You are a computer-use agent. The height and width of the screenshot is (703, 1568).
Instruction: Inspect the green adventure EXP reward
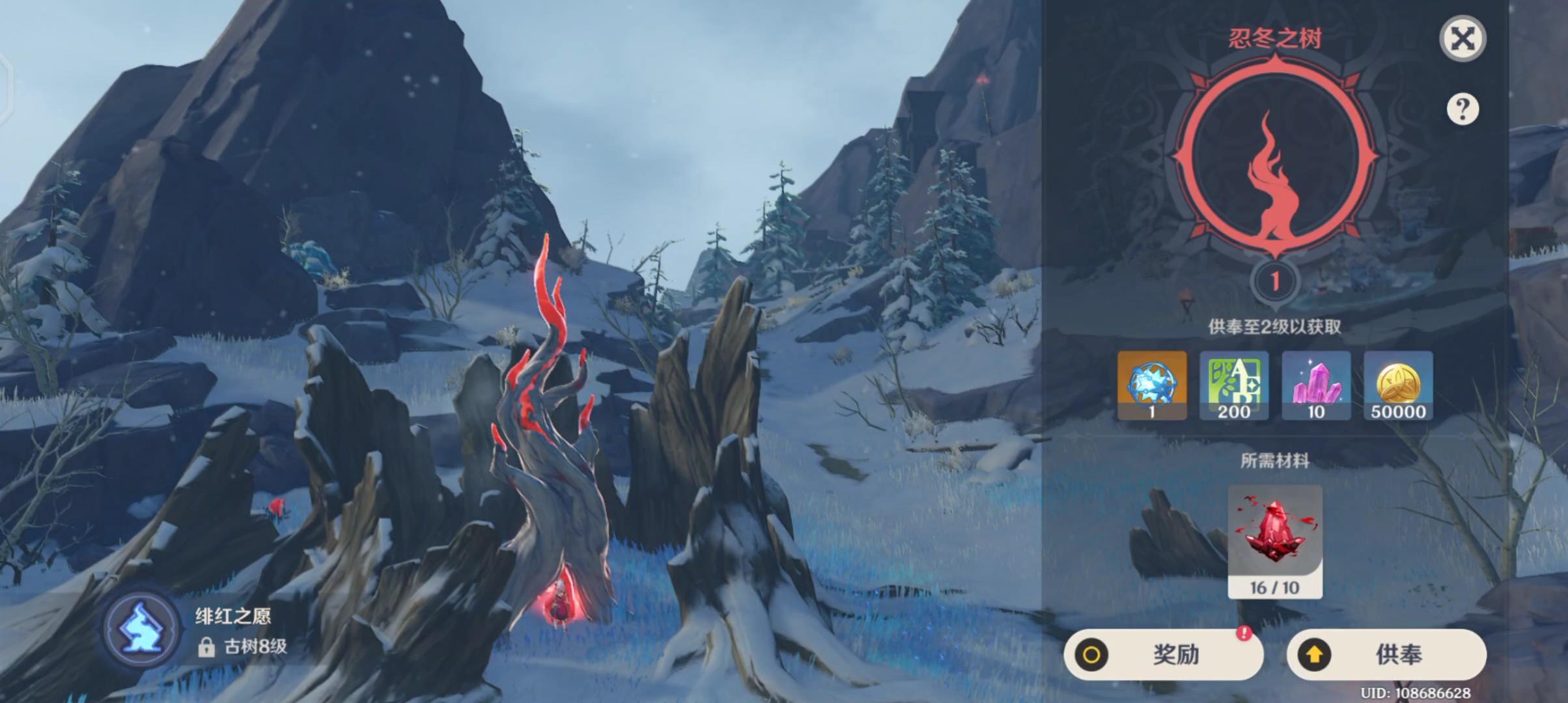(x=1234, y=385)
